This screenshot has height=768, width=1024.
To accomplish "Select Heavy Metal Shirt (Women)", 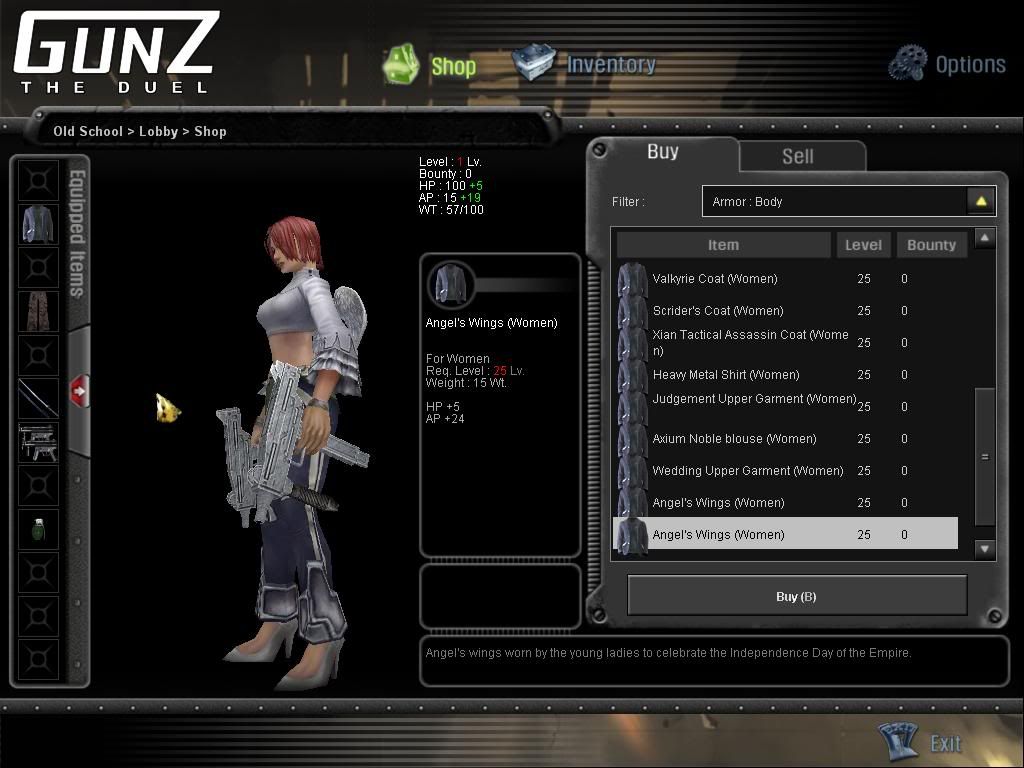I will coord(725,375).
